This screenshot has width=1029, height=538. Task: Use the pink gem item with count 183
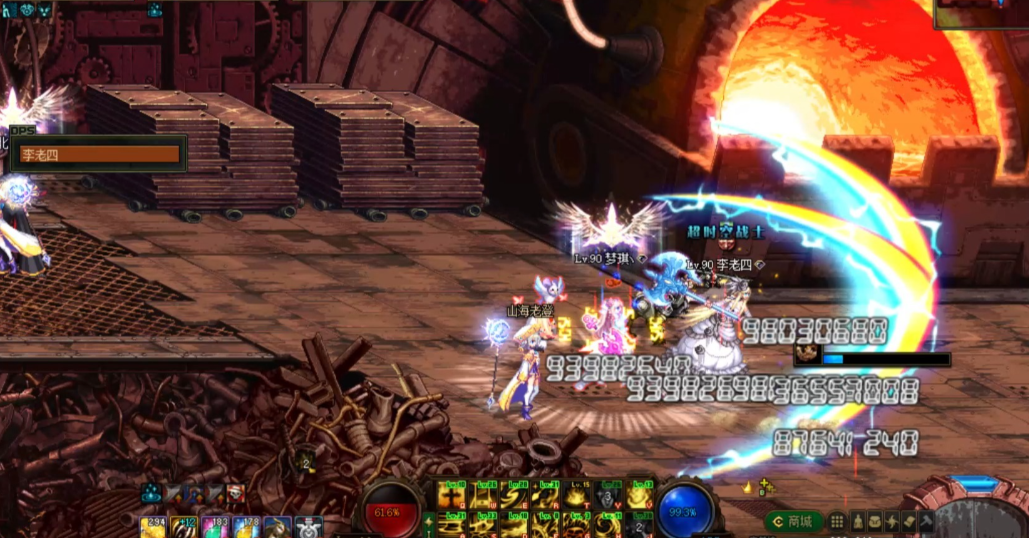click(x=215, y=527)
